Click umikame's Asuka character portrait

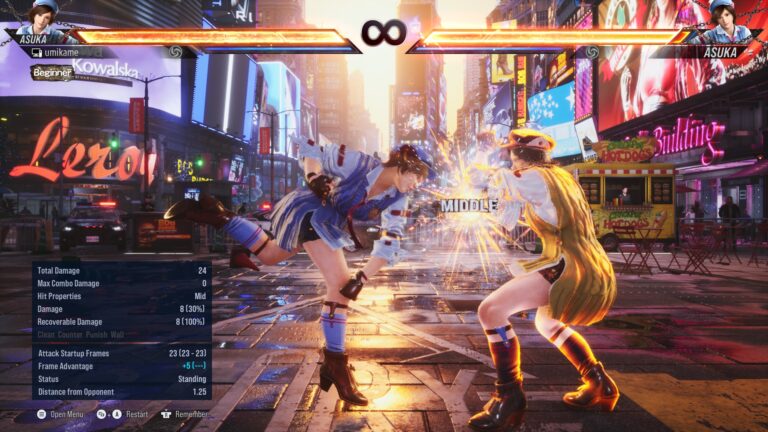[43, 18]
